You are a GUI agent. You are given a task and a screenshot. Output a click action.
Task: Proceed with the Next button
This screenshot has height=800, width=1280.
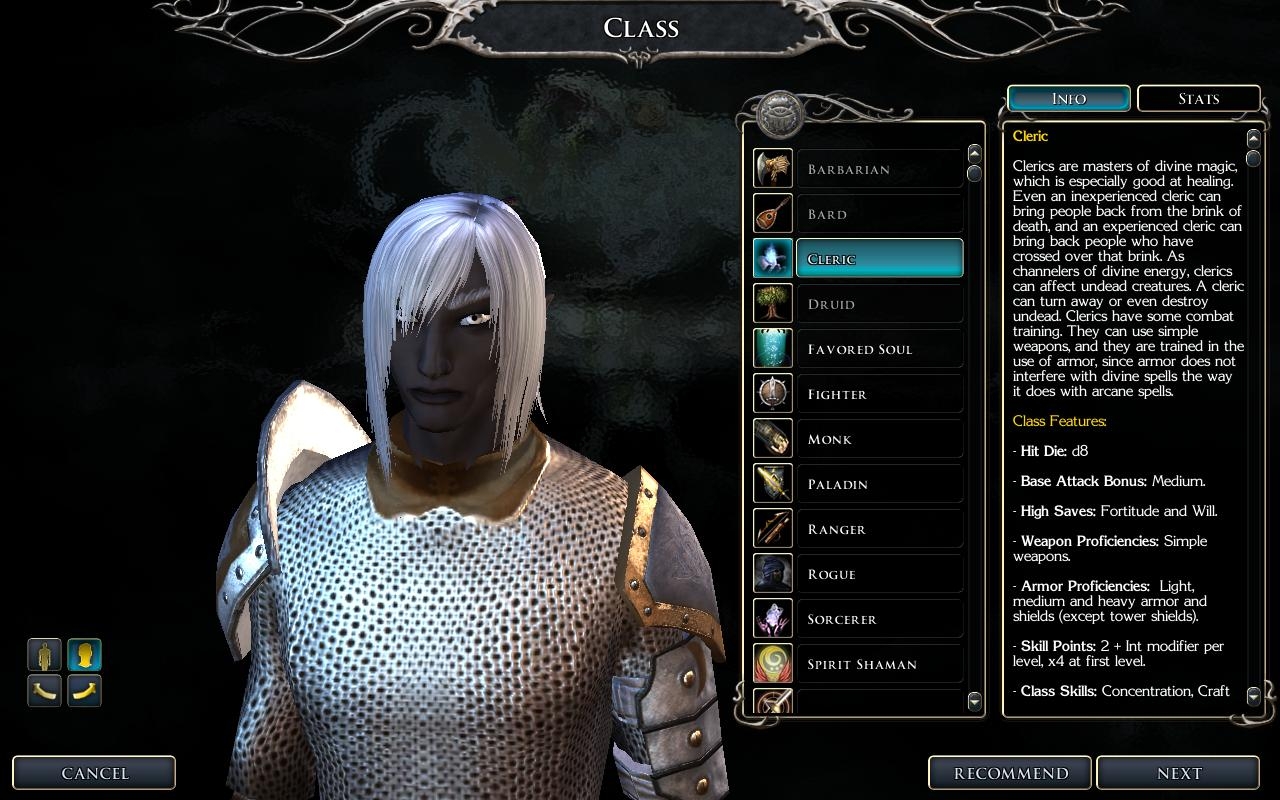(x=1179, y=773)
